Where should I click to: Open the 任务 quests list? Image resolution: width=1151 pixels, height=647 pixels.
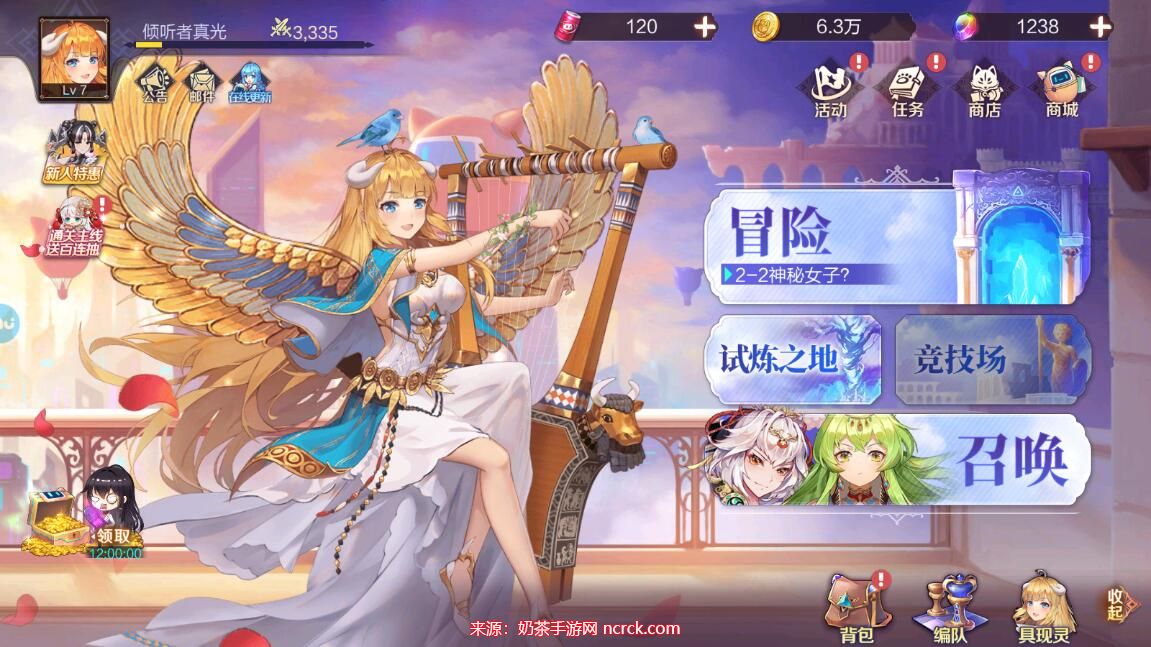point(908,88)
